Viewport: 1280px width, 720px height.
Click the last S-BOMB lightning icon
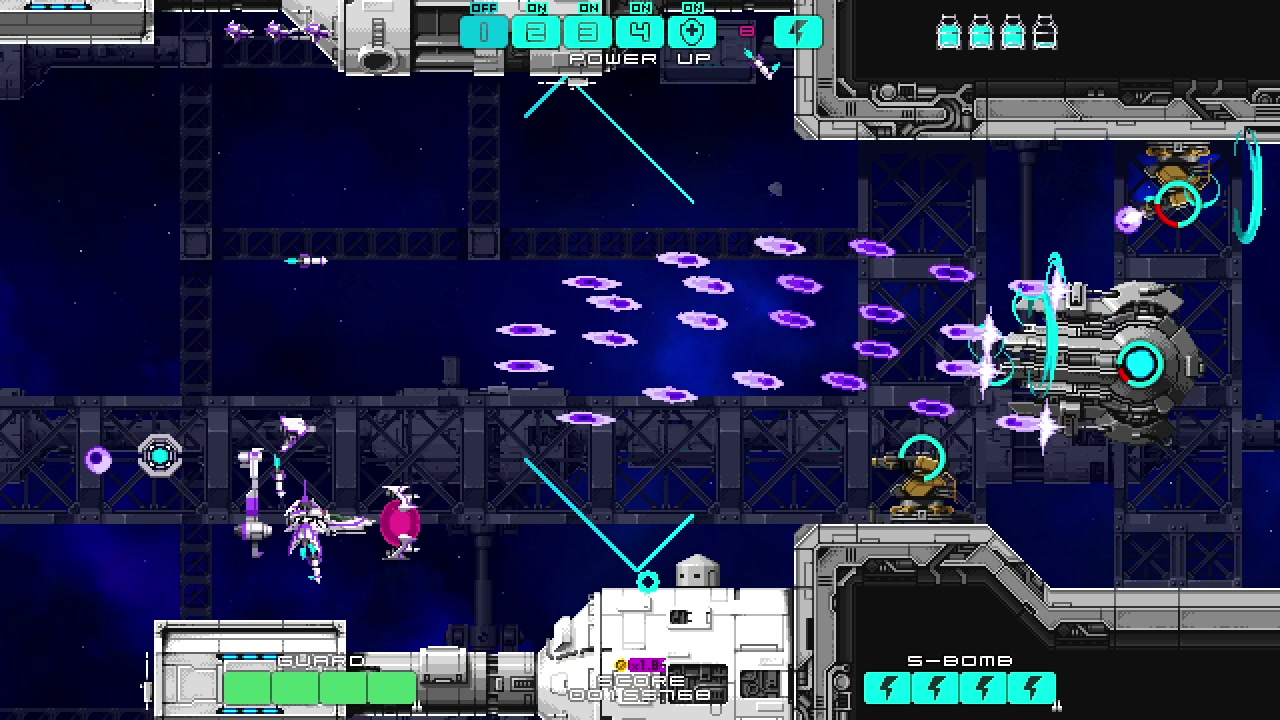1034,687
